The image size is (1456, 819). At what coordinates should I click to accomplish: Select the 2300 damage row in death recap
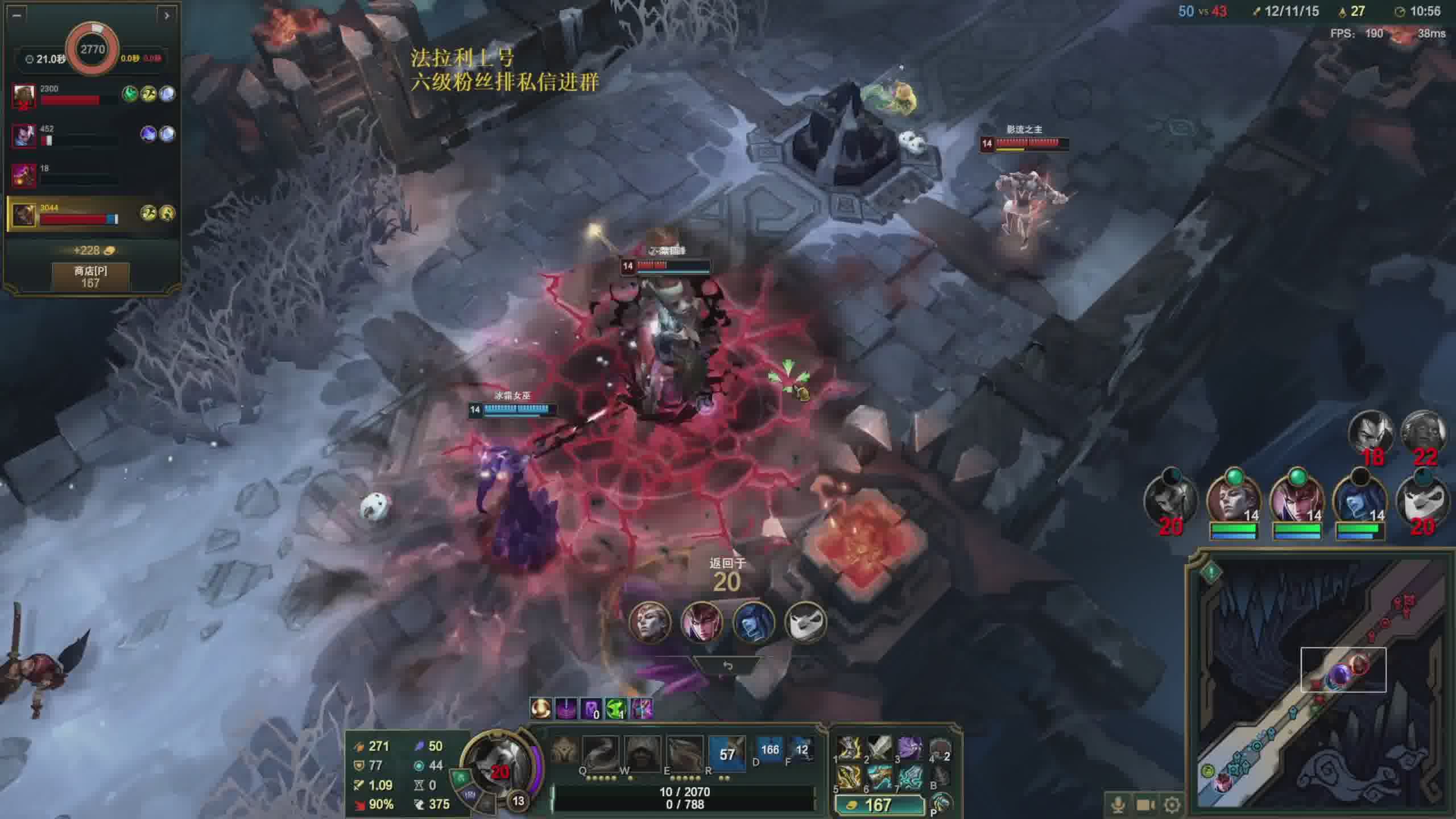click(91, 94)
